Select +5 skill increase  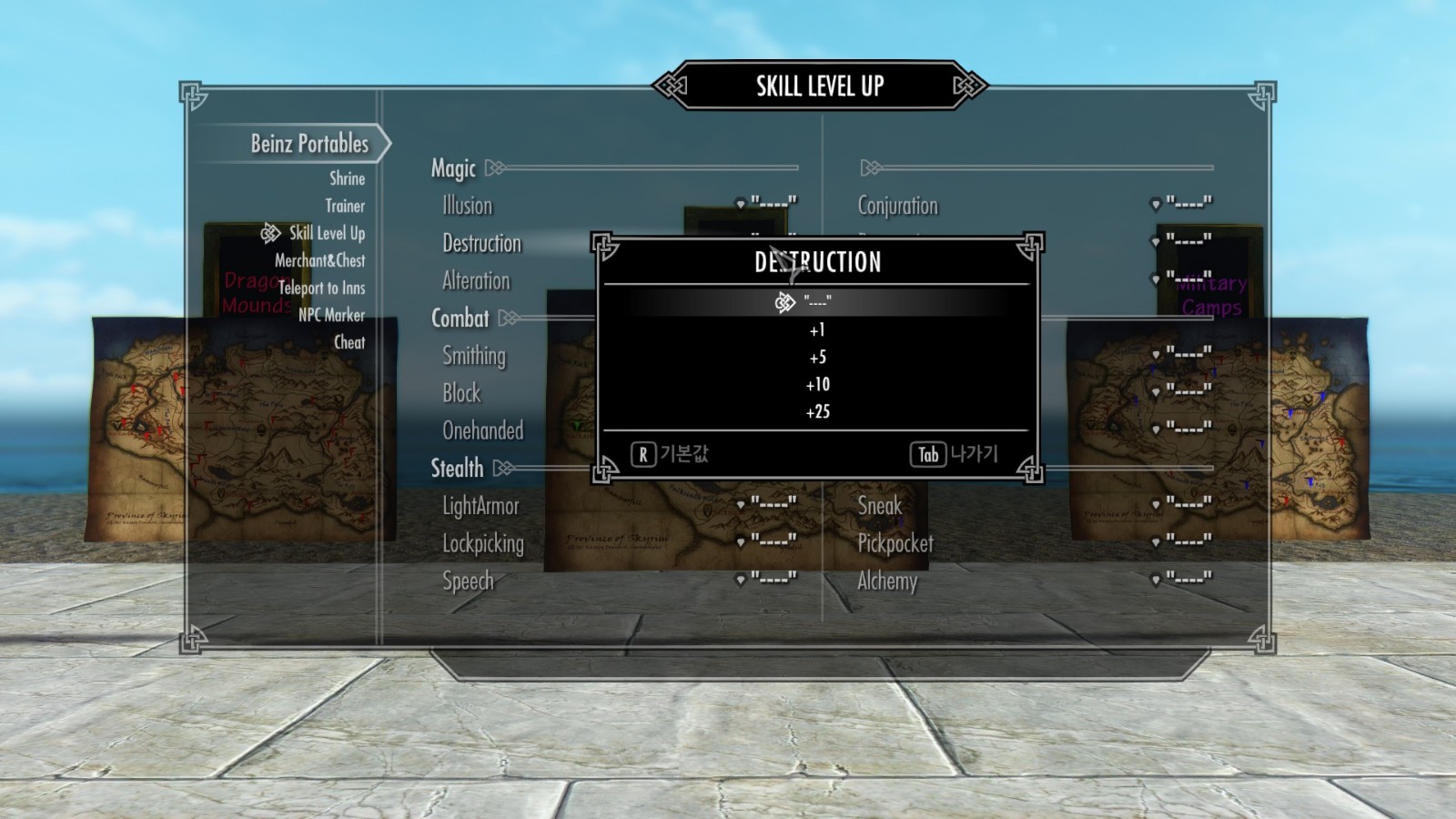tap(817, 358)
